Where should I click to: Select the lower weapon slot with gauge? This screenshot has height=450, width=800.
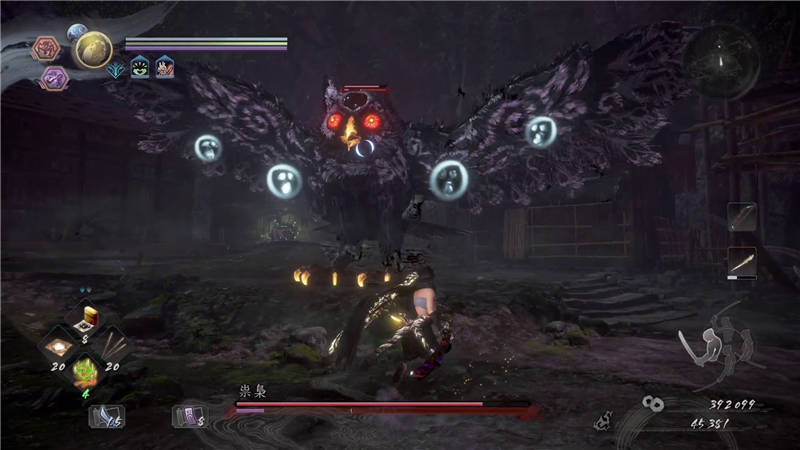click(741, 263)
